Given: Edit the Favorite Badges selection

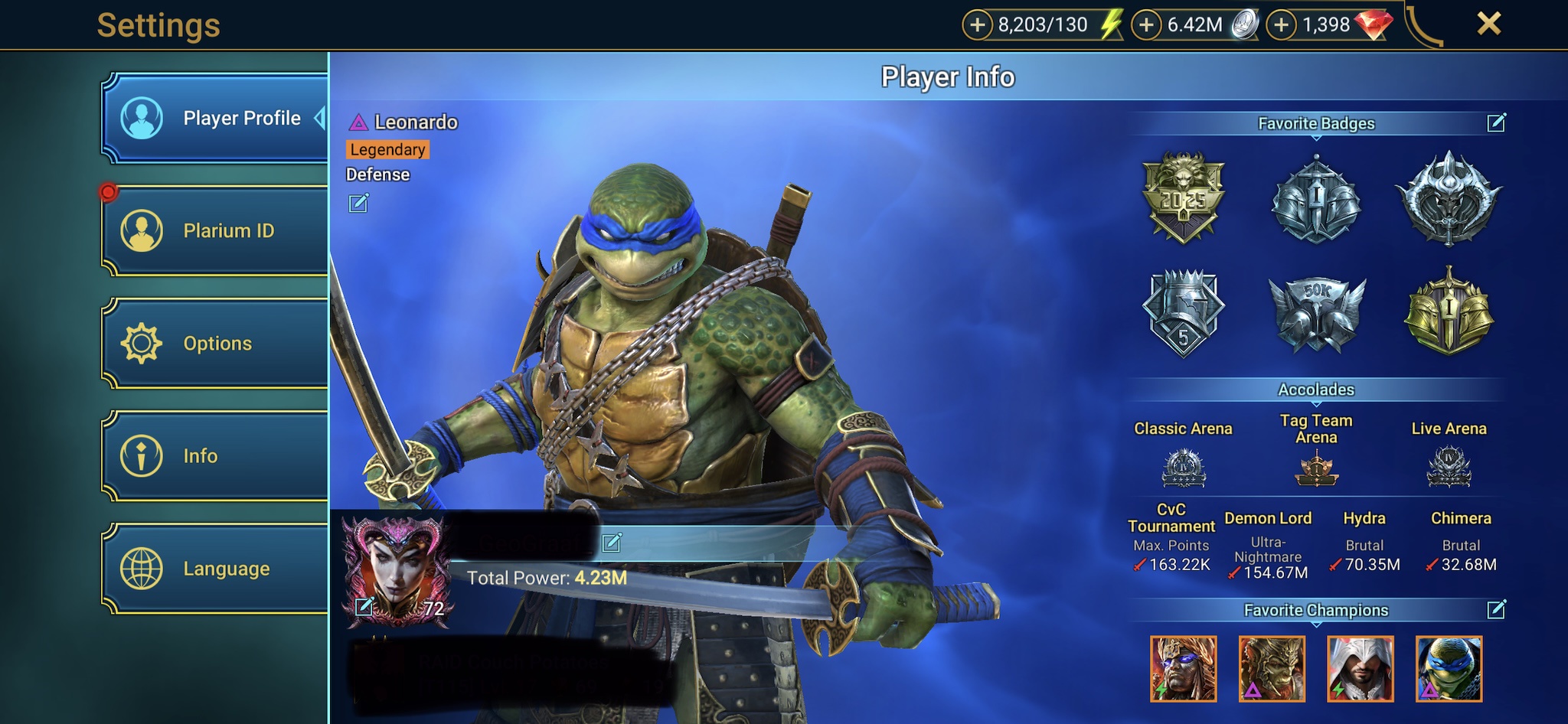Looking at the screenshot, I should click(1496, 122).
